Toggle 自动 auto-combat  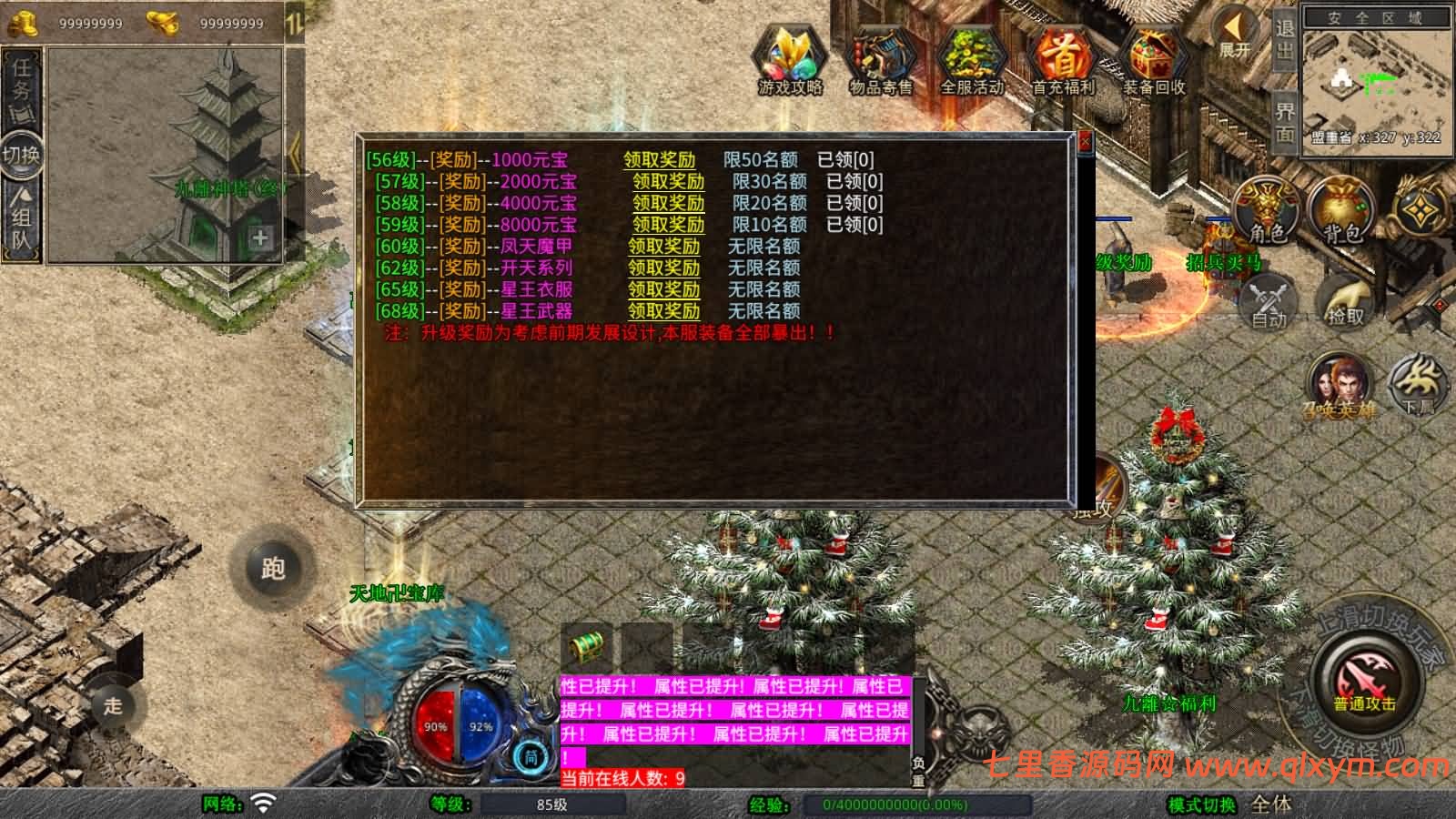tap(1268, 301)
